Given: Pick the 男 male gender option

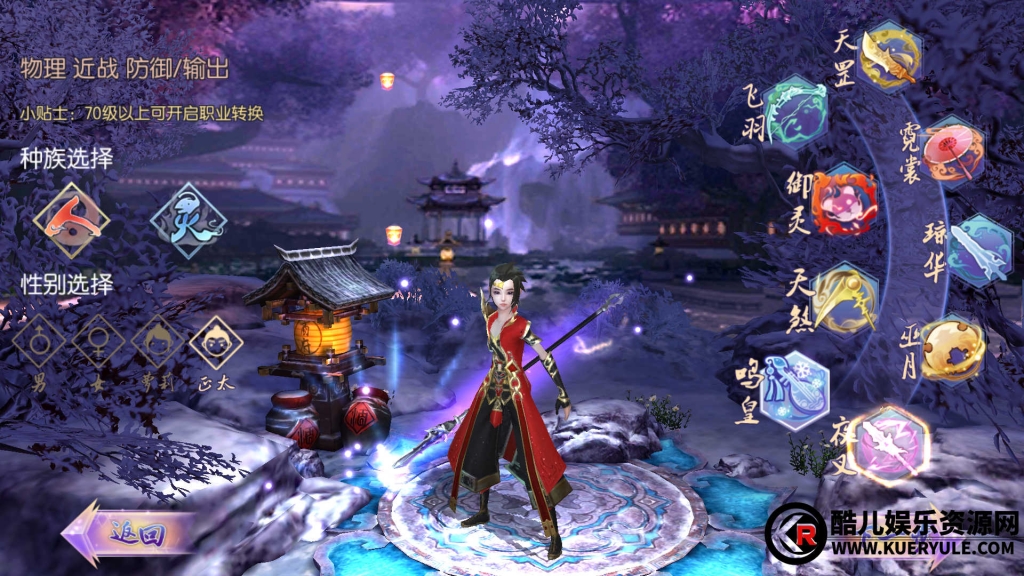Looking at the screenshot, I should click(x=39, y=343).
